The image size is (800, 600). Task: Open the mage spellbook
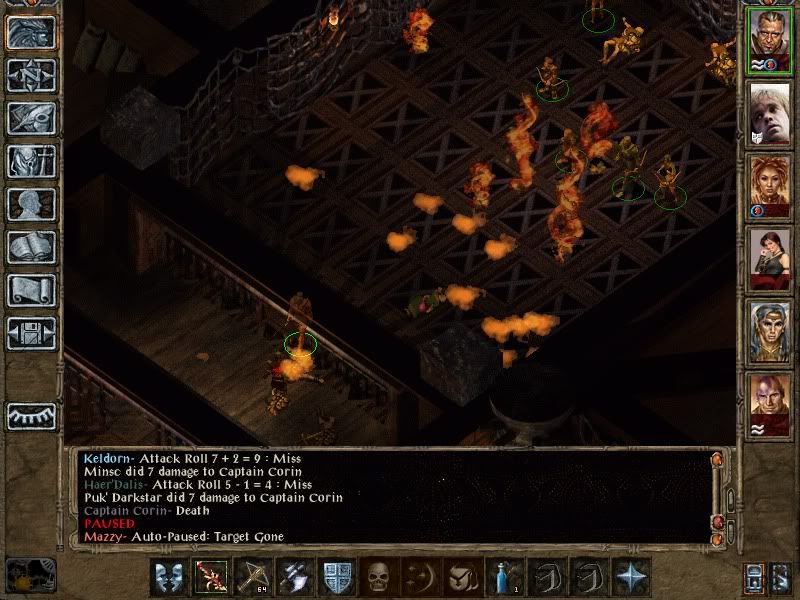pyautogui.click(x=31, y=247)
